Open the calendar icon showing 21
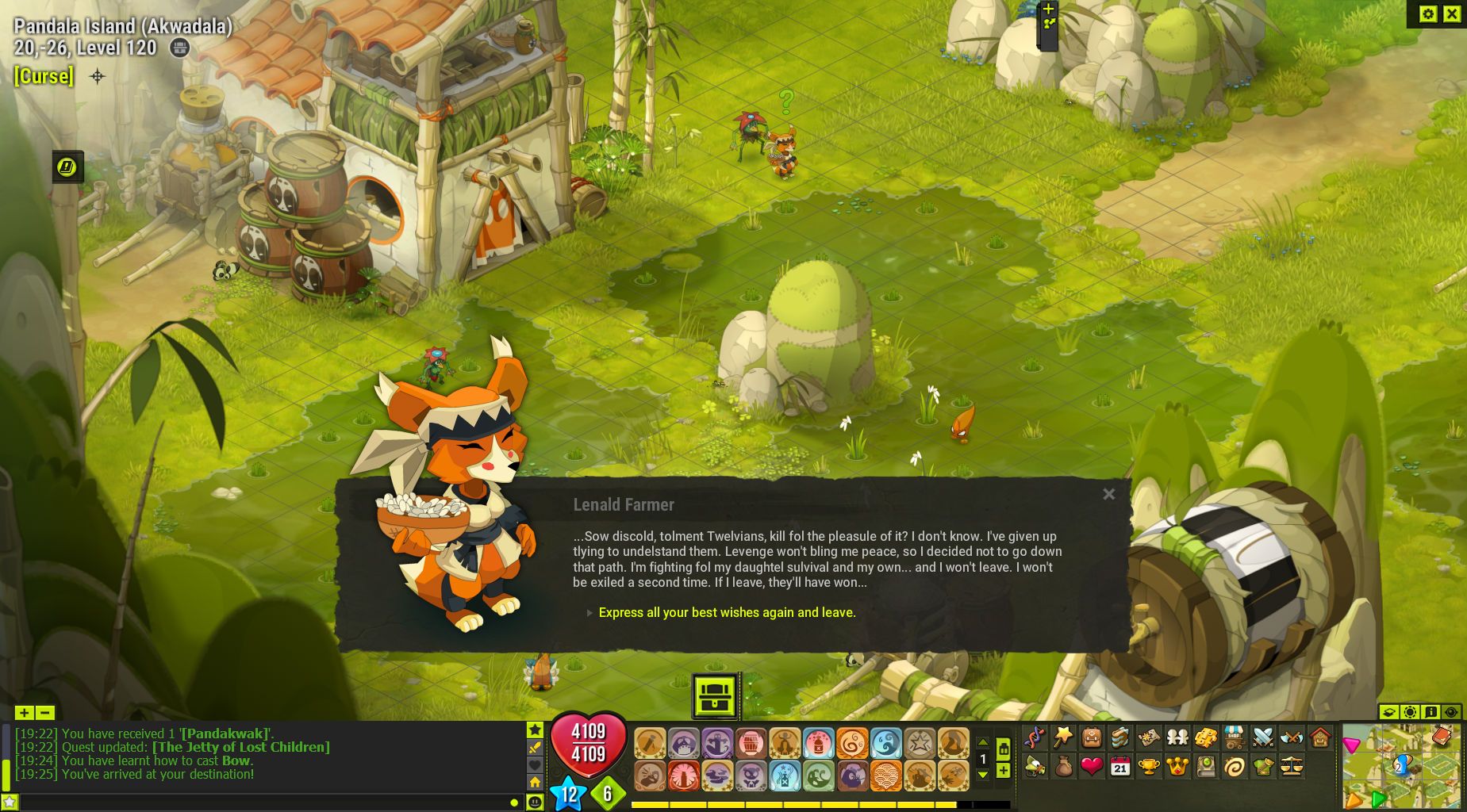The image size is (1467, 812). click(1119, 767)
